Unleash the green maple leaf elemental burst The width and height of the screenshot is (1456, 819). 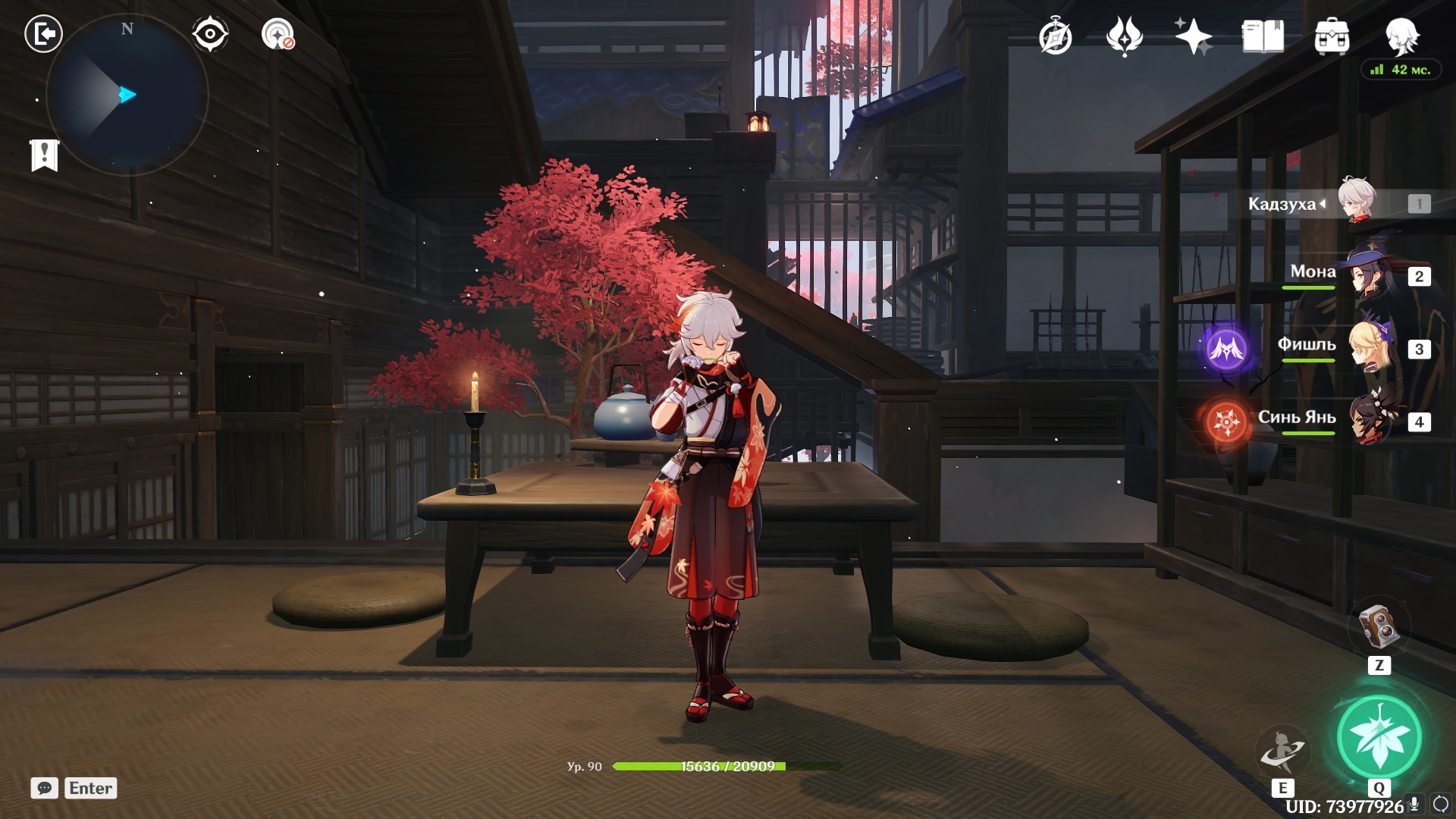pos(1379,737)
